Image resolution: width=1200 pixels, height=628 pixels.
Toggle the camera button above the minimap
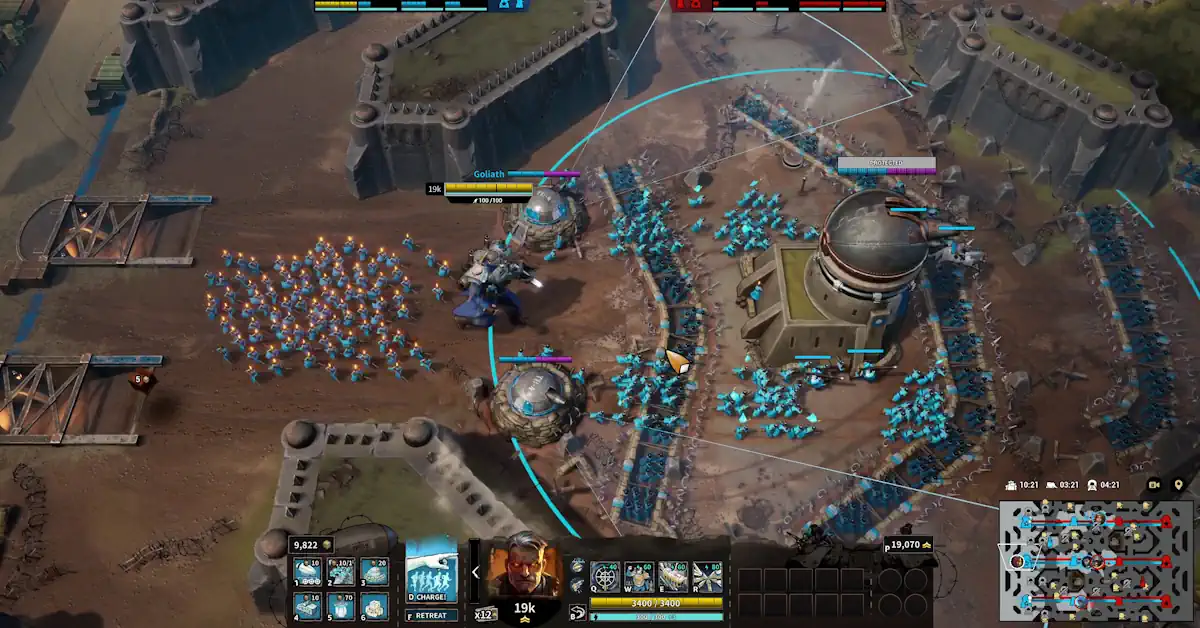(x=1154, y=485)
